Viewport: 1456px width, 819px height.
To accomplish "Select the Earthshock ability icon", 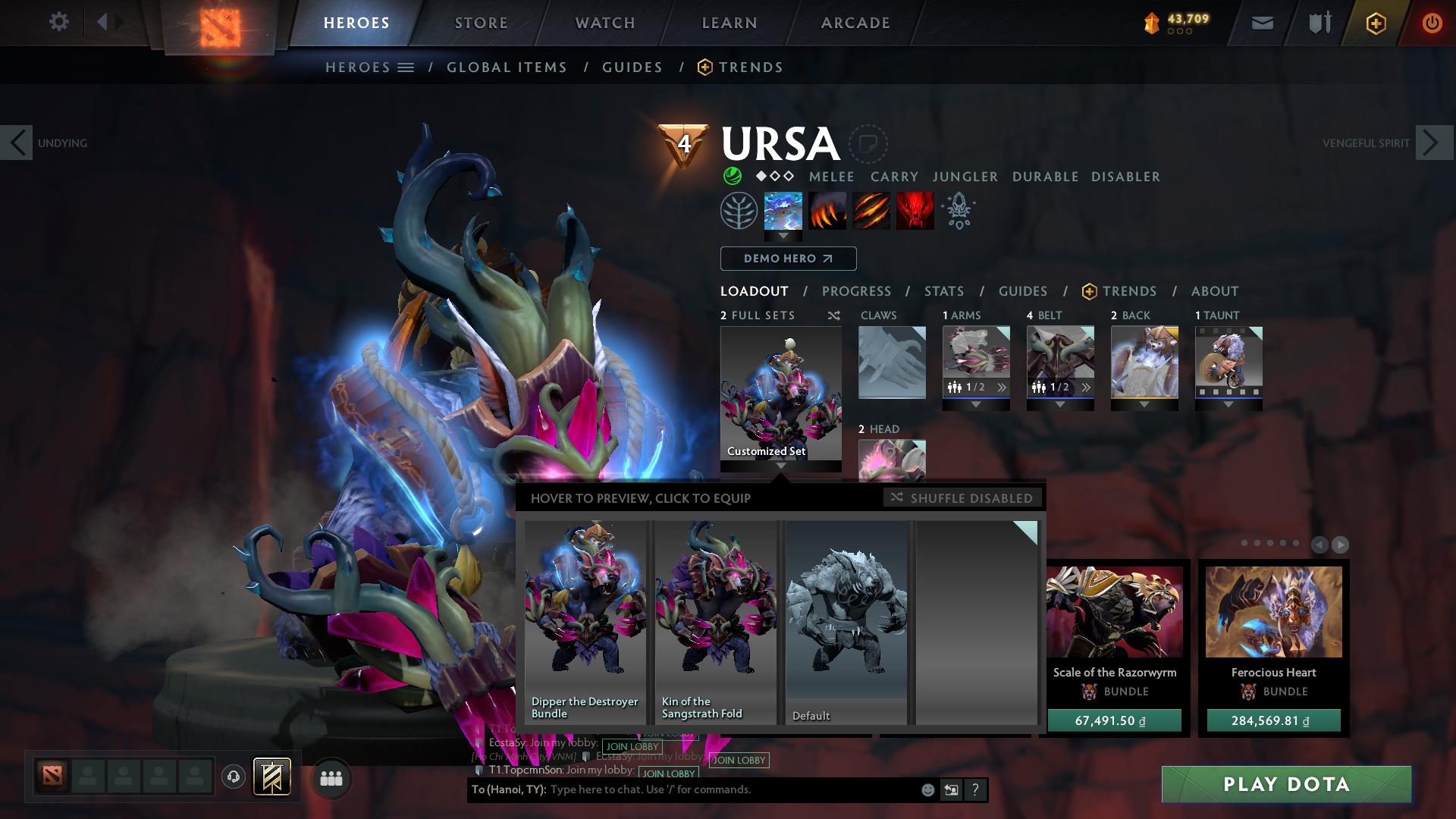I will (782, 211).
